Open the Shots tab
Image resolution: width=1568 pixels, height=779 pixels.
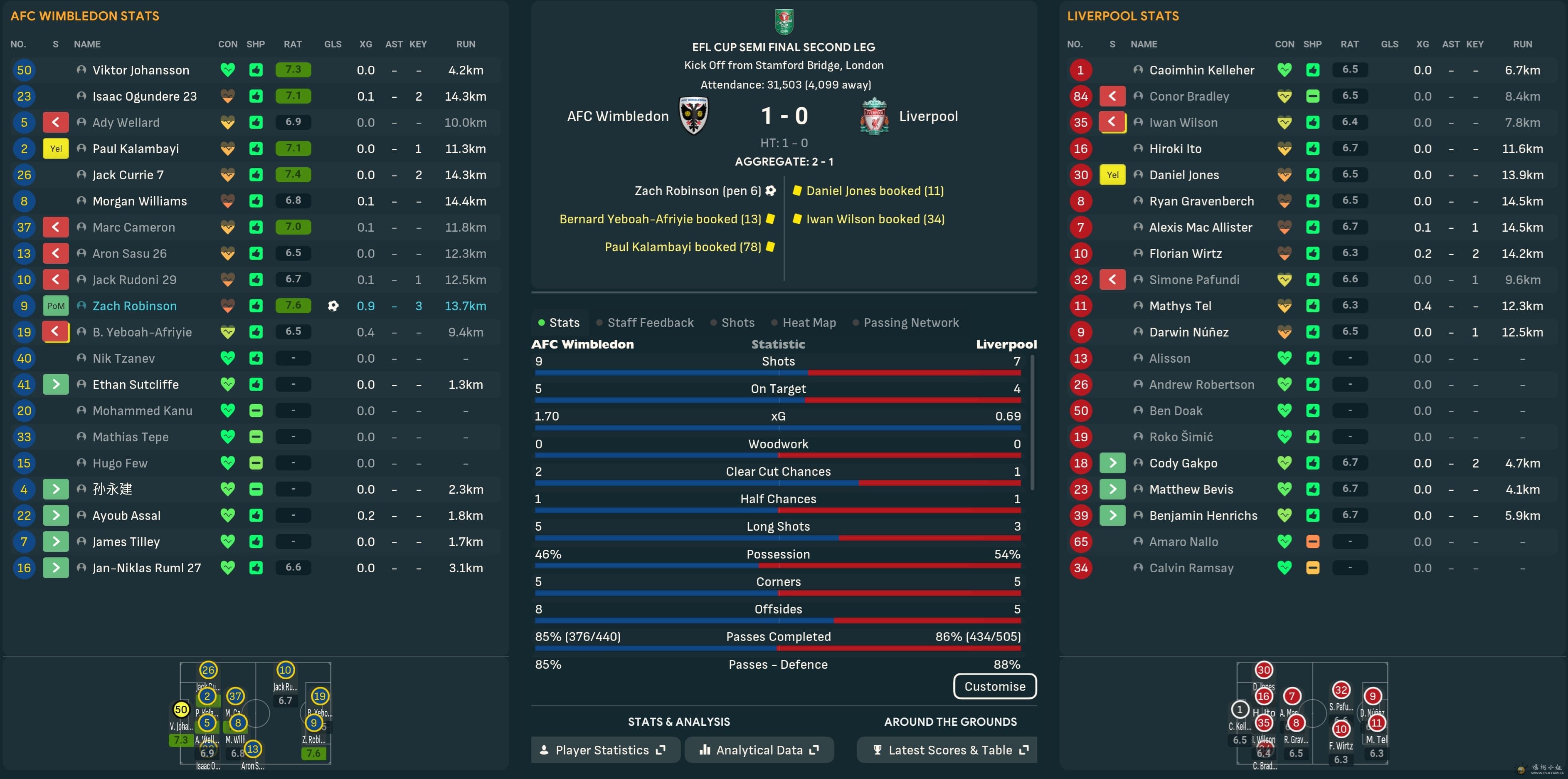tap(737, 323)
